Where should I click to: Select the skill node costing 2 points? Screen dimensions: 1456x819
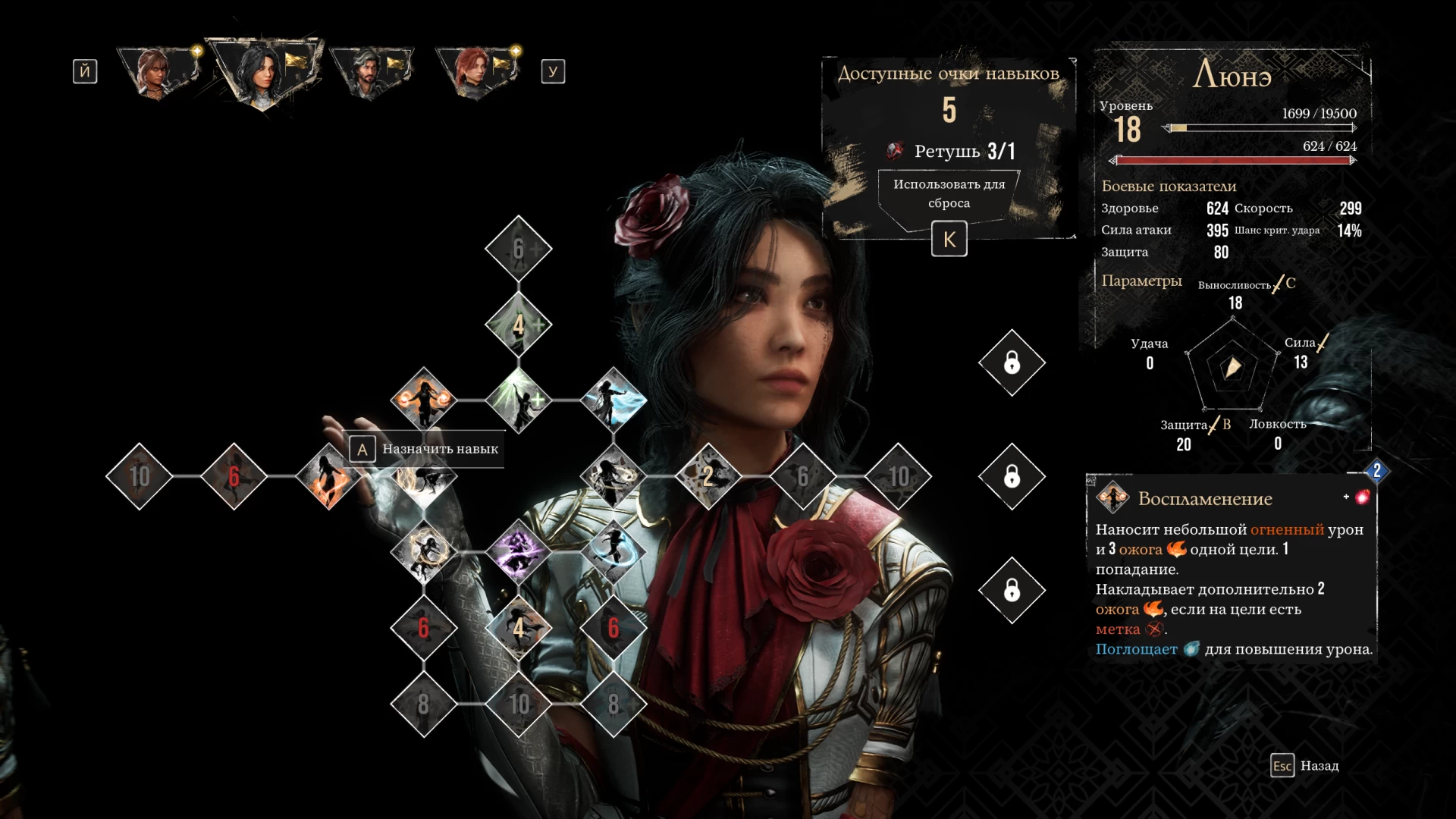click(708, 476)
